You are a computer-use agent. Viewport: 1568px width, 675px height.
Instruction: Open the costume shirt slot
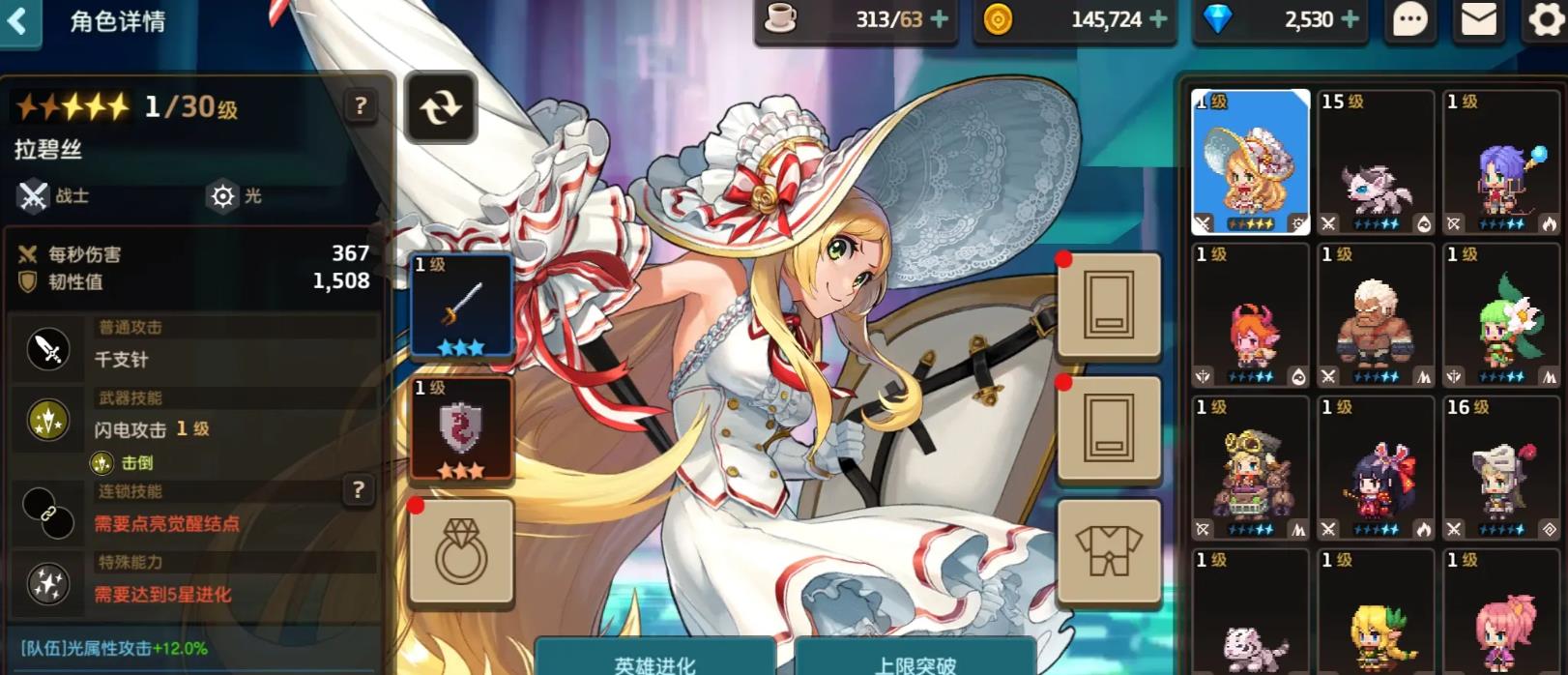1109,552
